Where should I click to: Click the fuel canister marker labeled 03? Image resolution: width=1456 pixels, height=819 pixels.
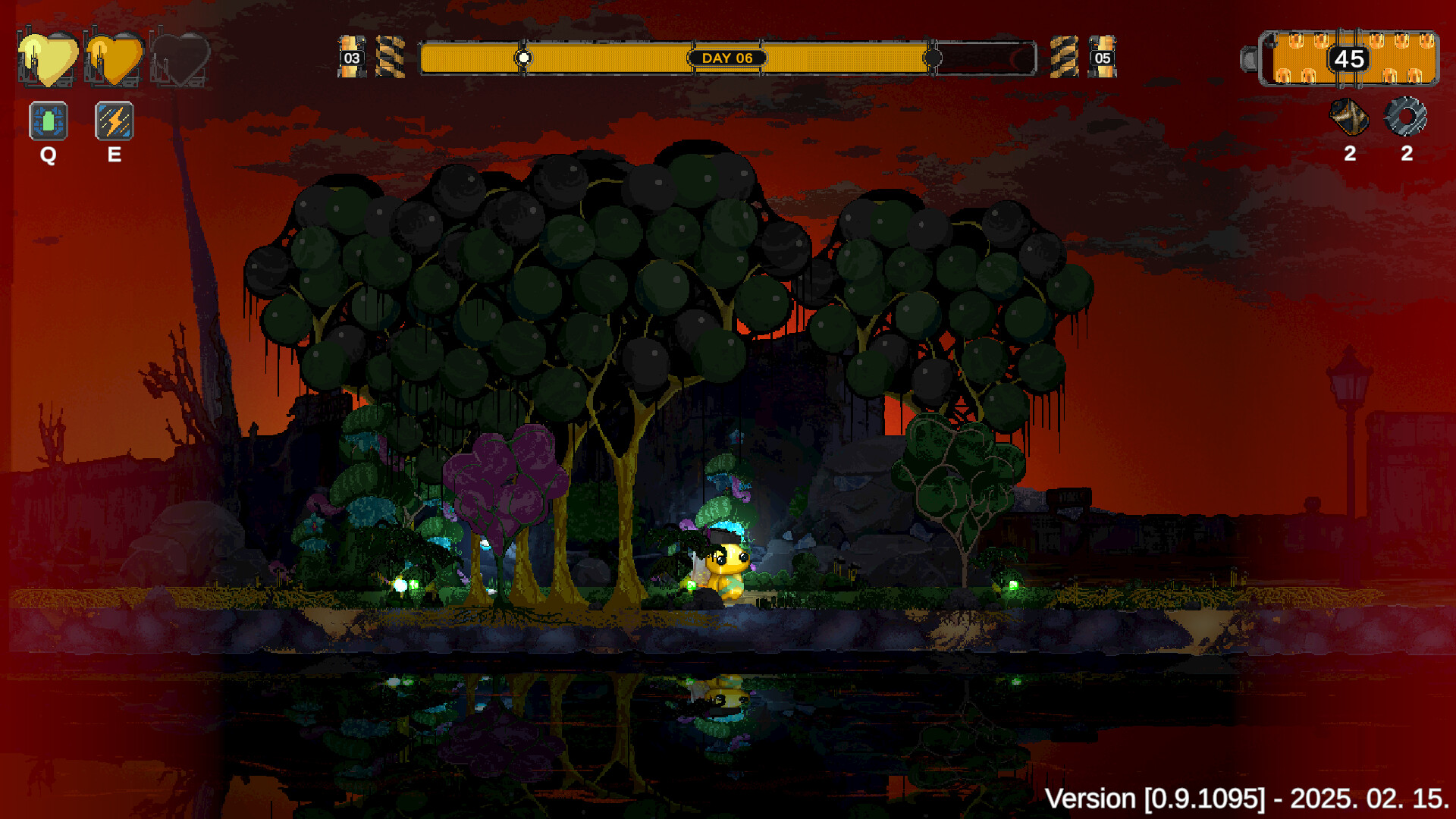[x=351, y=56]
